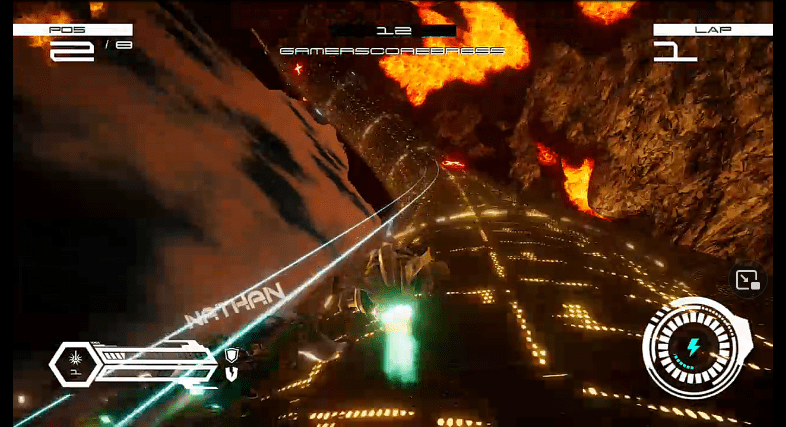Activate the lightning bolt boost gauge
This screenshot has height=427, width=786.
[x=694, y=348]
